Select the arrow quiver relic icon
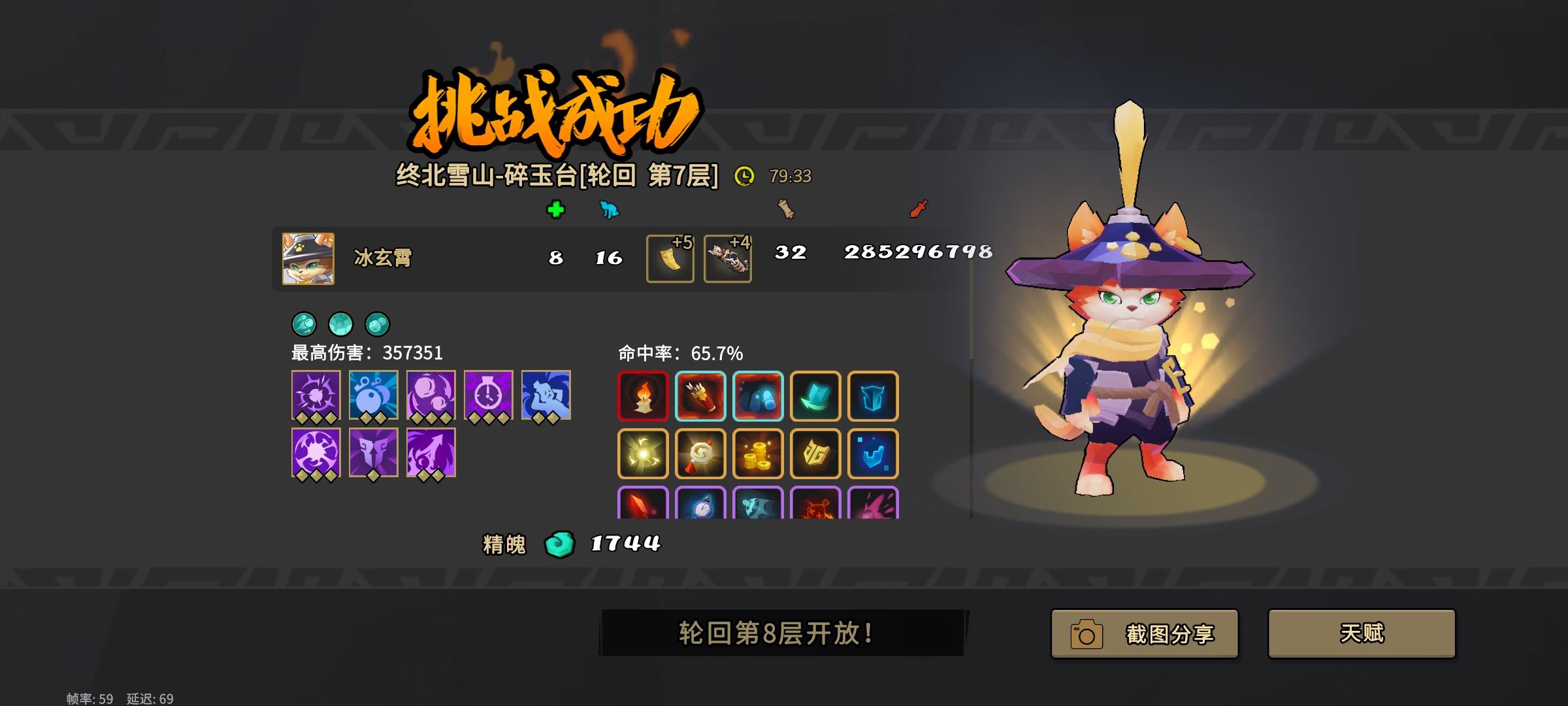Screen dimensions: 1568x706 (x=700, y=397)
